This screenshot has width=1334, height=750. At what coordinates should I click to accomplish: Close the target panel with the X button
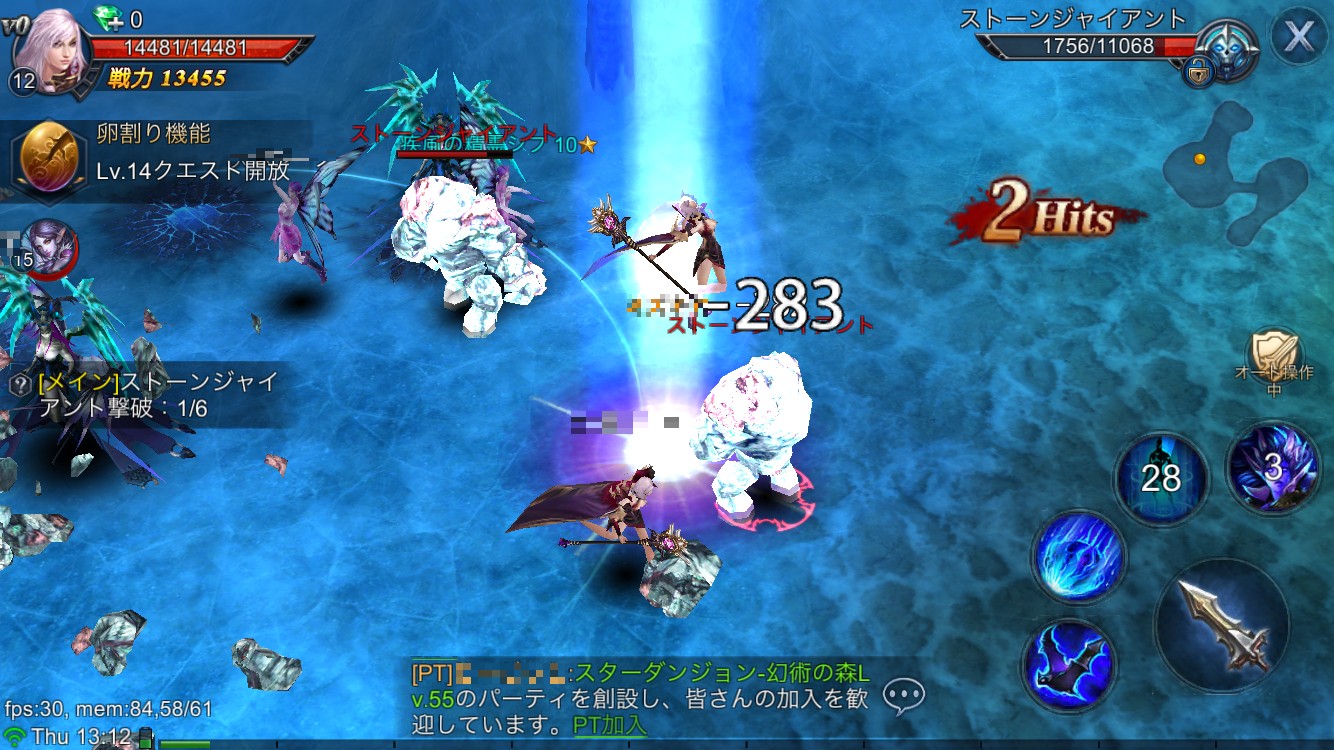tap(1298, 37)
